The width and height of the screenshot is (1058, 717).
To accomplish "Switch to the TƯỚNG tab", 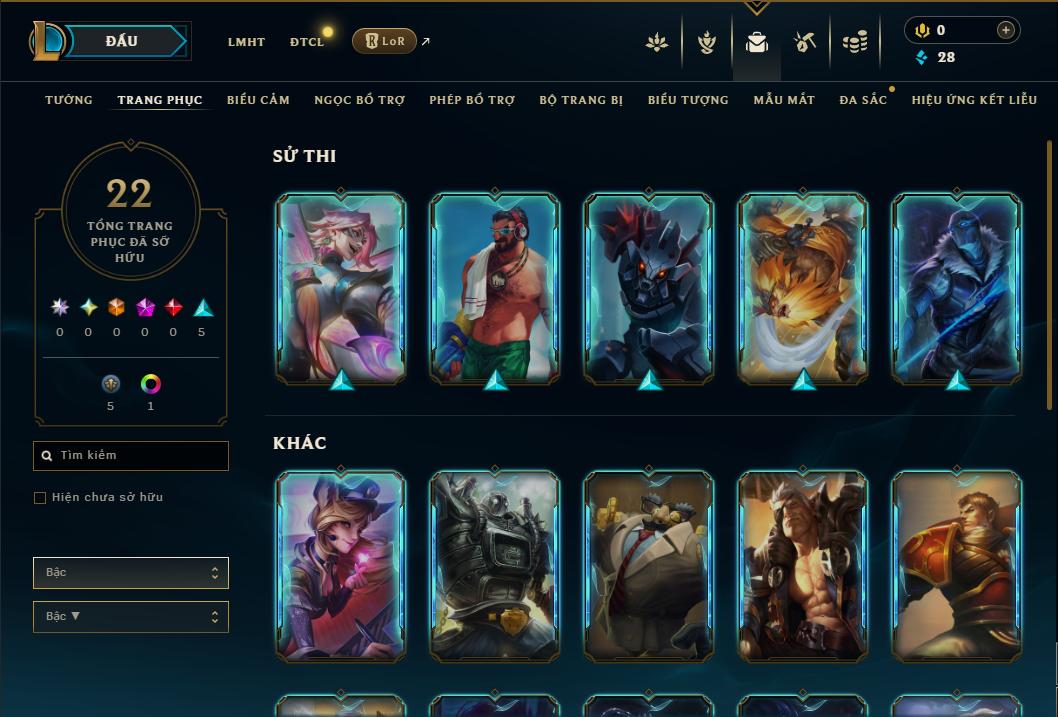I will 69,100.
